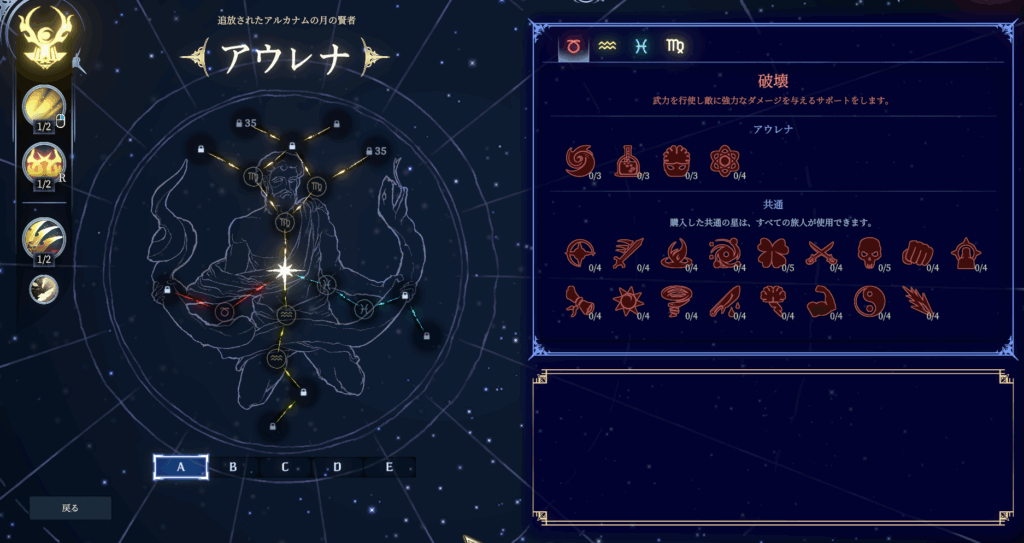Select the four-leaf clover star
The height and width of the screenshot is (543, 1024).
[772, 254]
